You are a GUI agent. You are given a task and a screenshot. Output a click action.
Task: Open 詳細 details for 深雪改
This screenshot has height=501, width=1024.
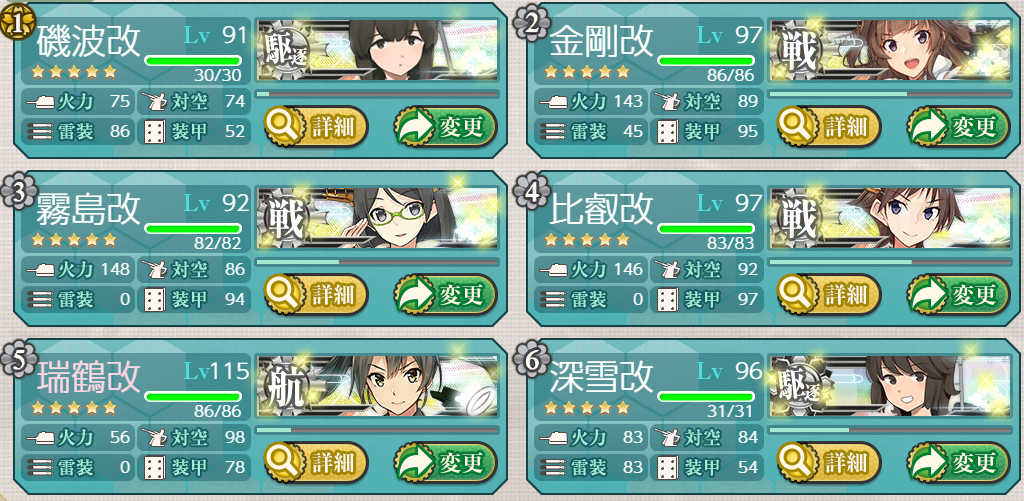828,461
